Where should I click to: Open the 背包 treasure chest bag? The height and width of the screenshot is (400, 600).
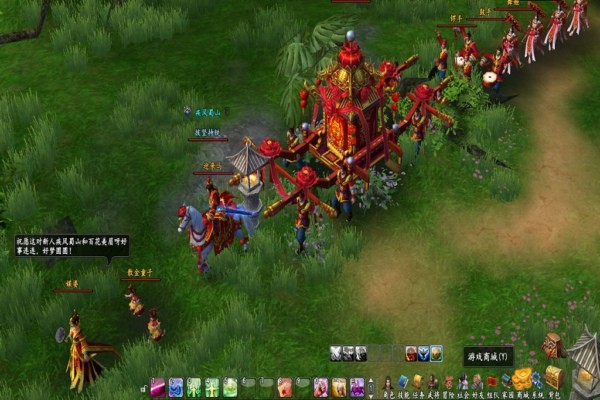(554, 378)
